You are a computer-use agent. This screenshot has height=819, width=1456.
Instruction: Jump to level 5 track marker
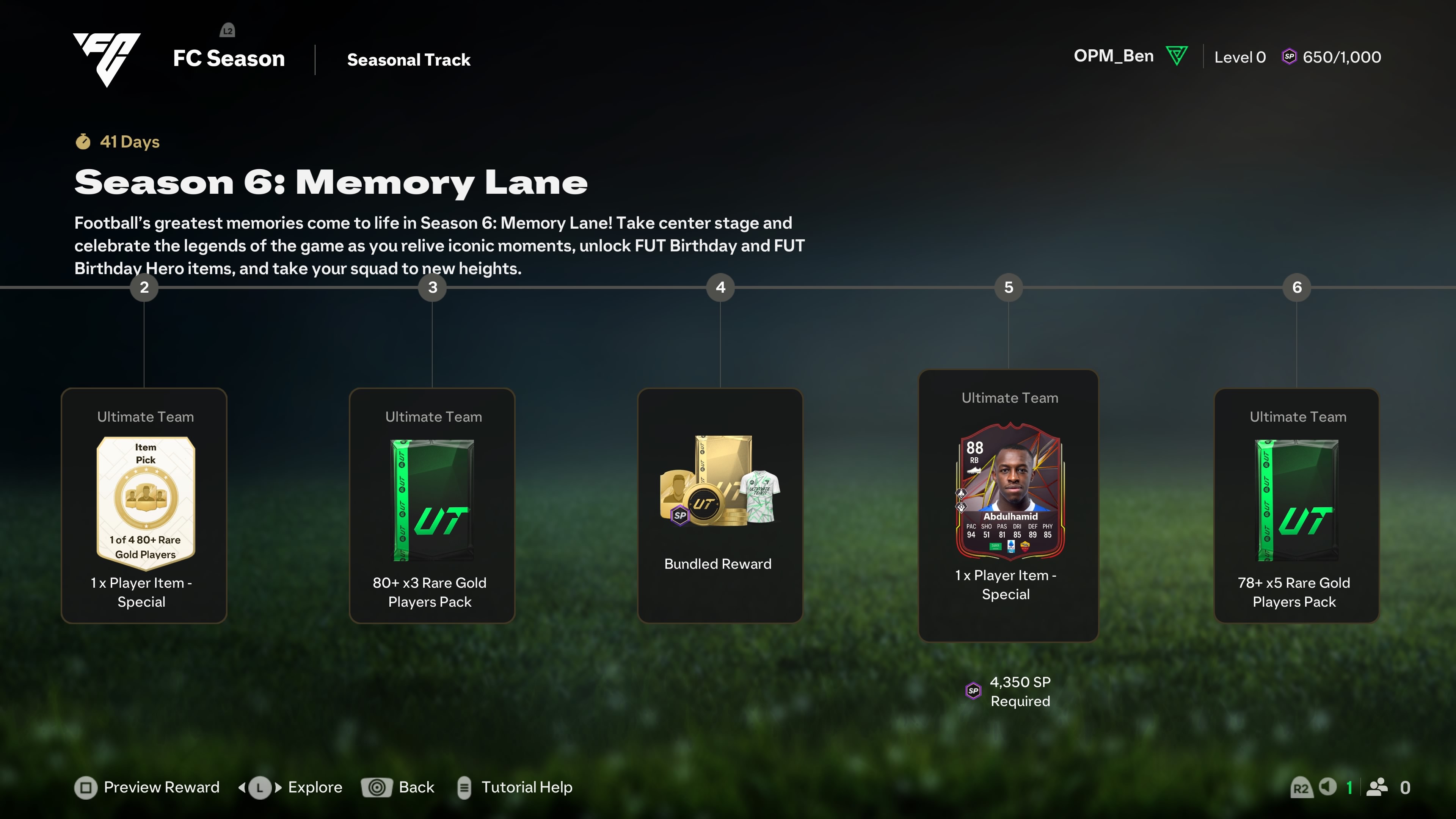[1008, 287]
